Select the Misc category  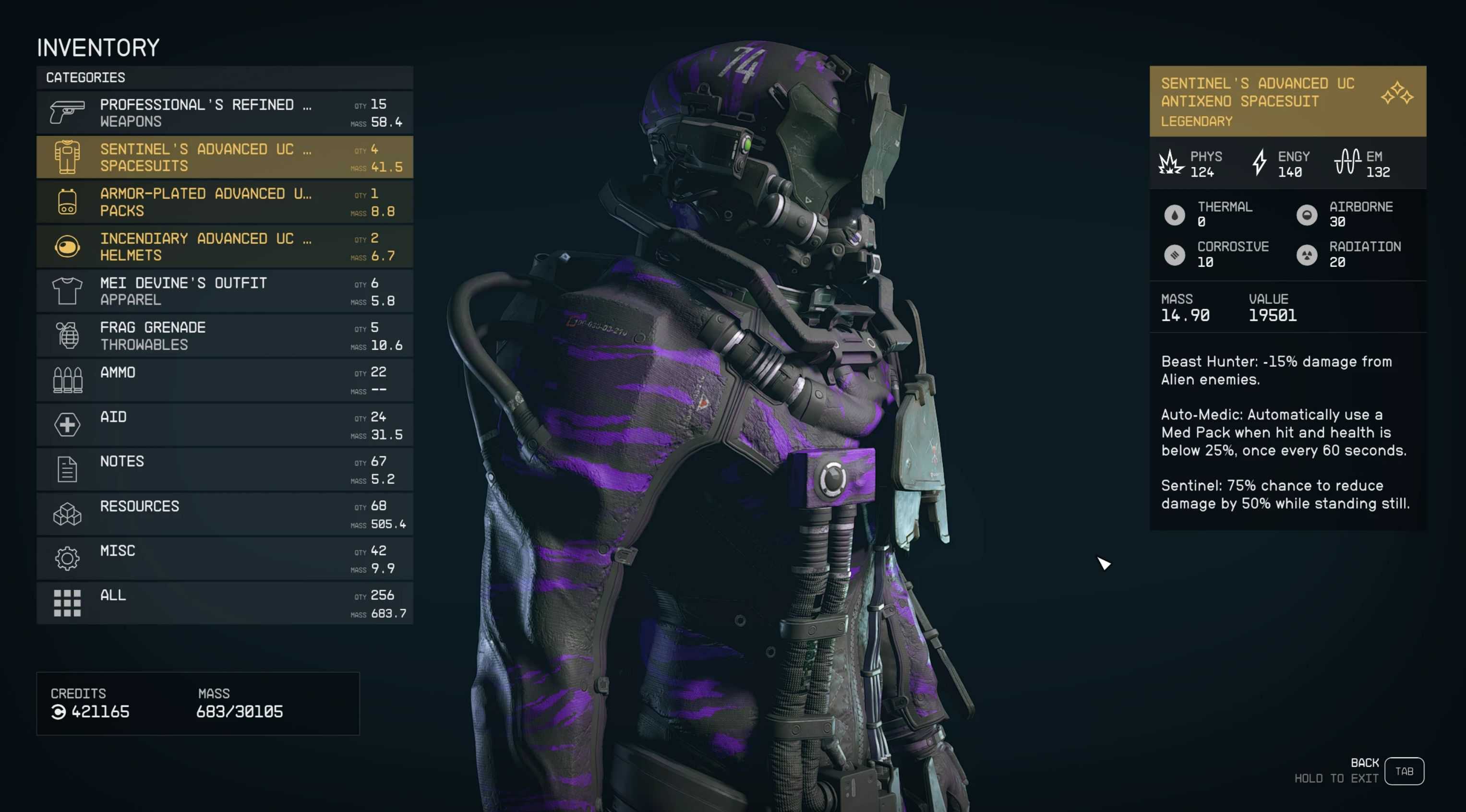[224, 559]
